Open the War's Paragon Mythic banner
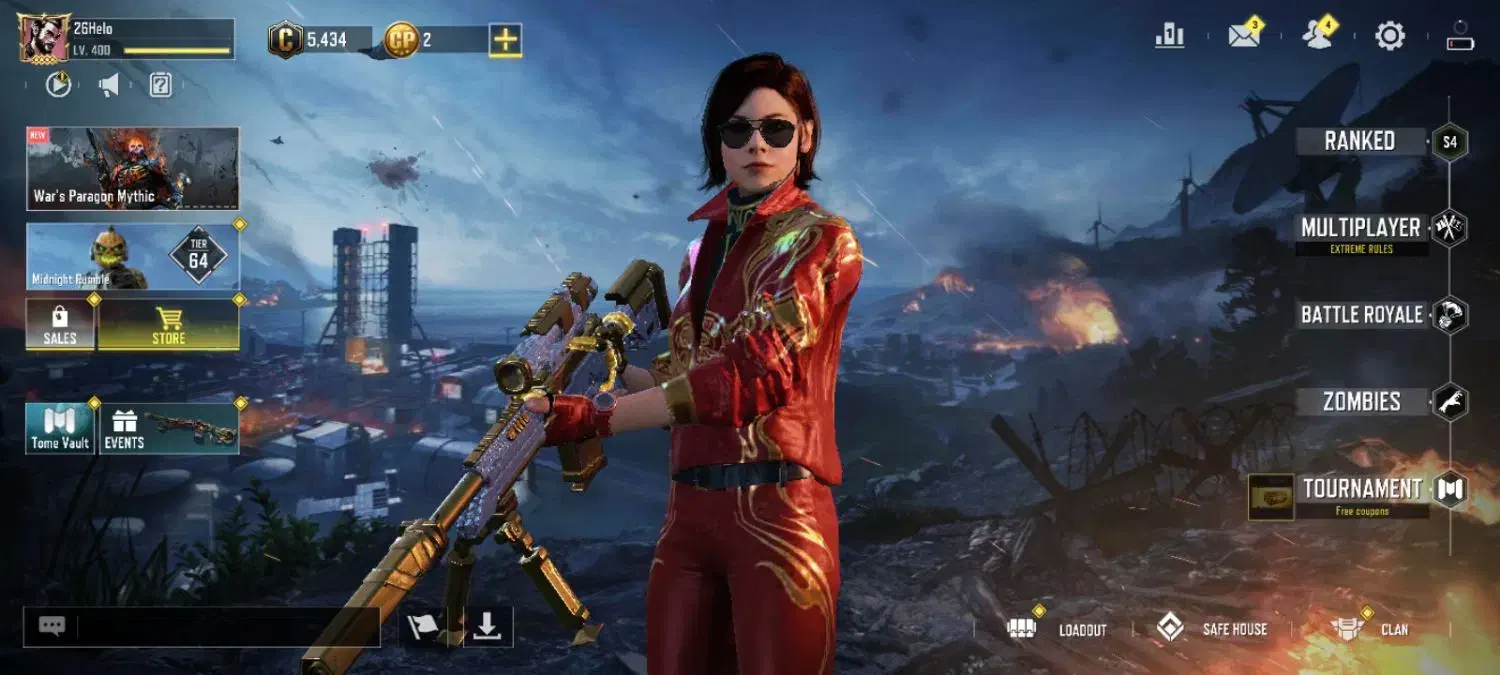 coord(133,168)
